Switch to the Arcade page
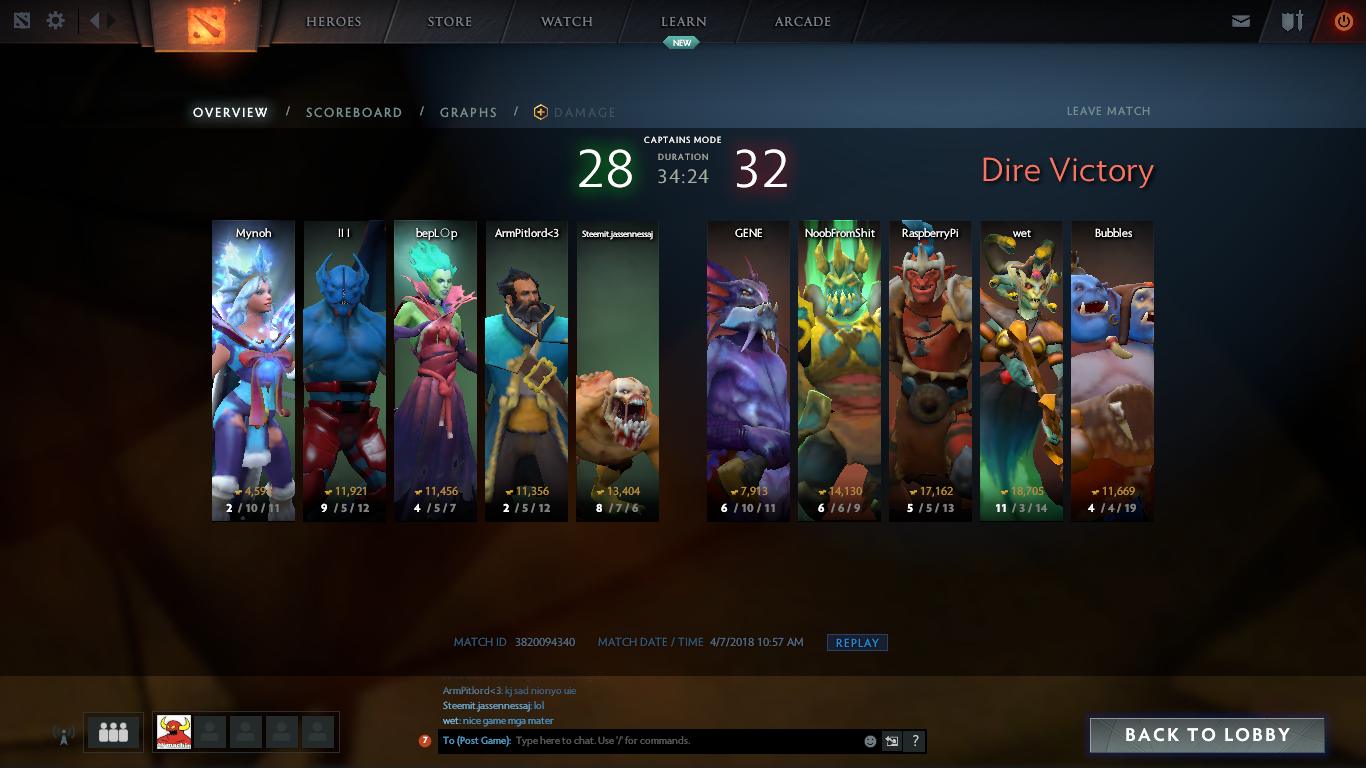Image resolution: width=1366 pixels, height=768 pixels. coord(802,21)
